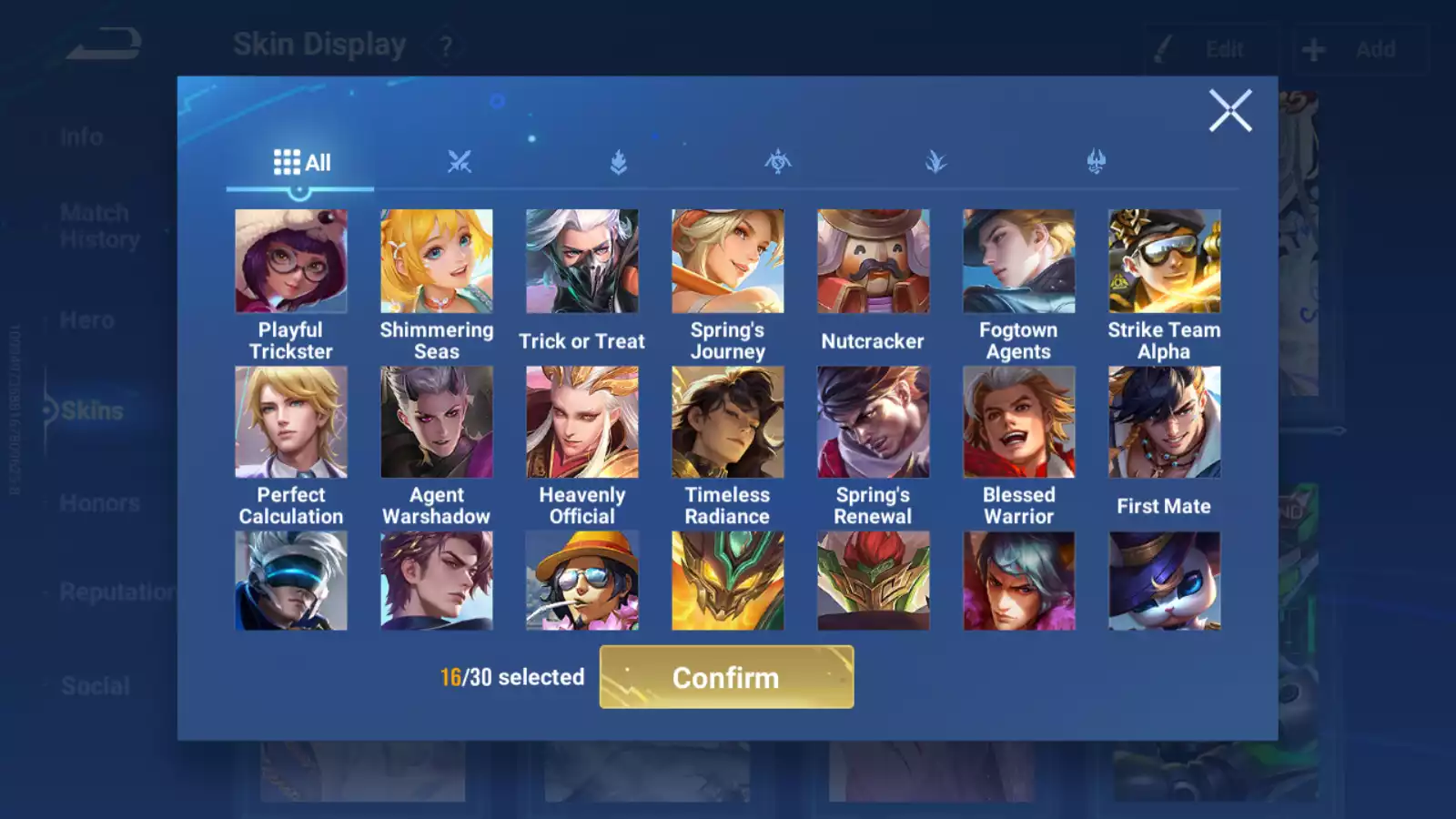
Task: Choose the Agent Warshadow skin
Action: 436,422
